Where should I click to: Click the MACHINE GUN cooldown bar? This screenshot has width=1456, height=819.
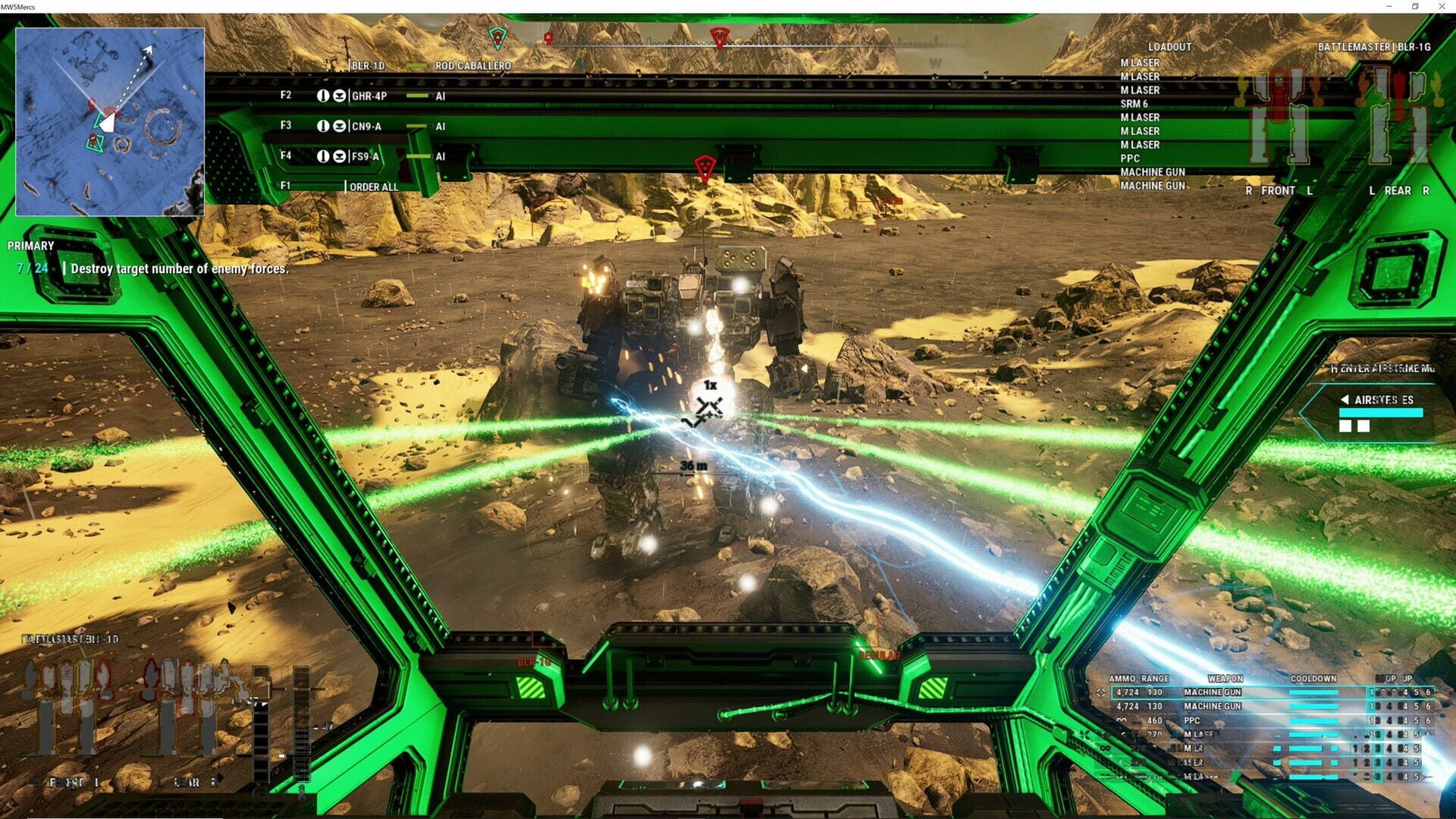point(1313,692)
